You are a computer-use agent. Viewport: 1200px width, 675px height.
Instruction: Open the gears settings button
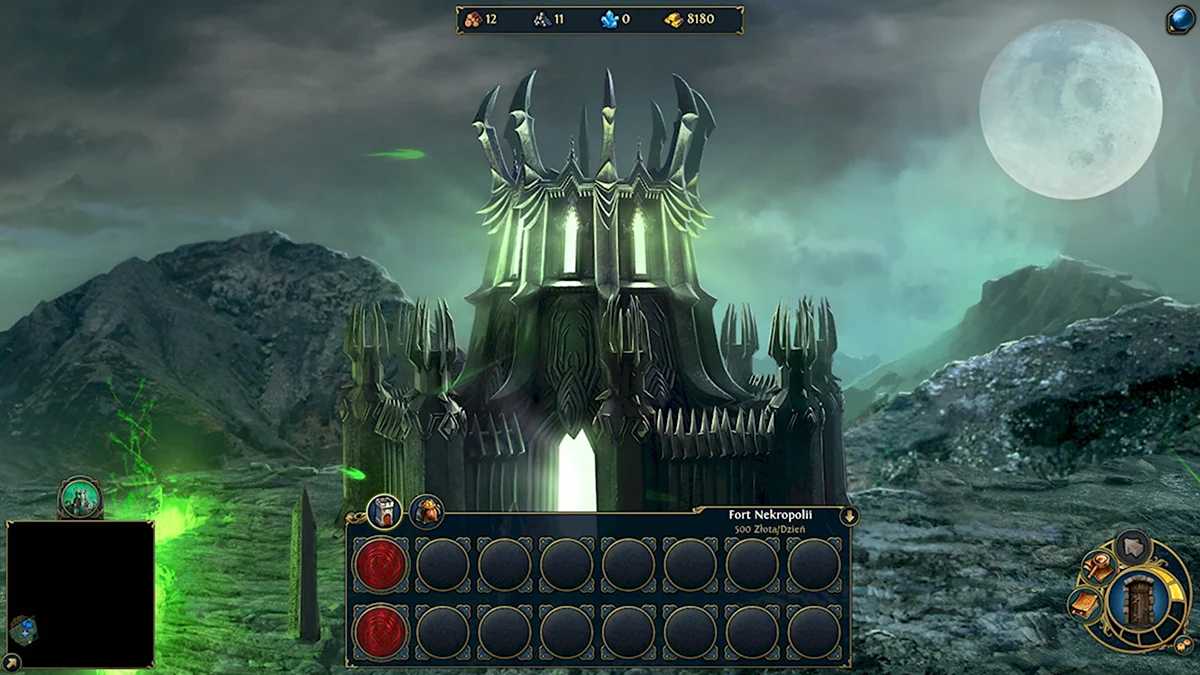1183,645
